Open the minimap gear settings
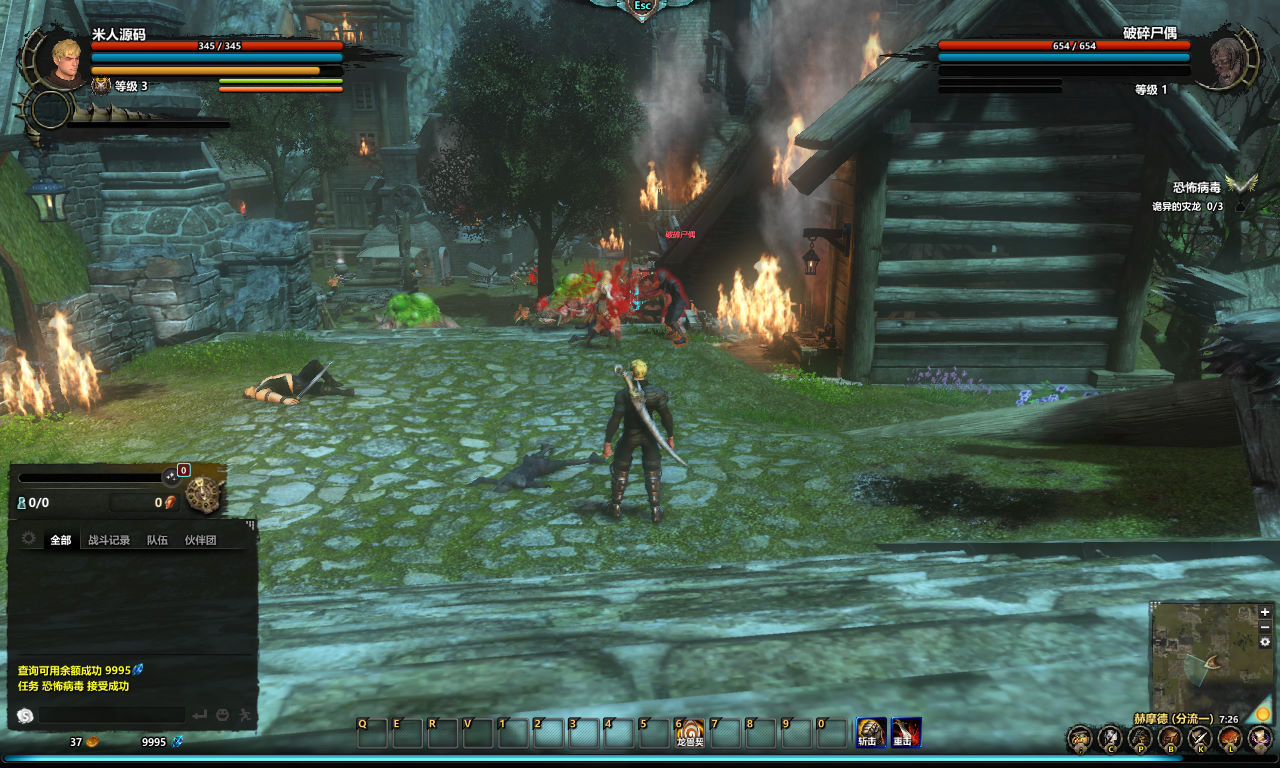The image size is (1280, 768). 1265,642
